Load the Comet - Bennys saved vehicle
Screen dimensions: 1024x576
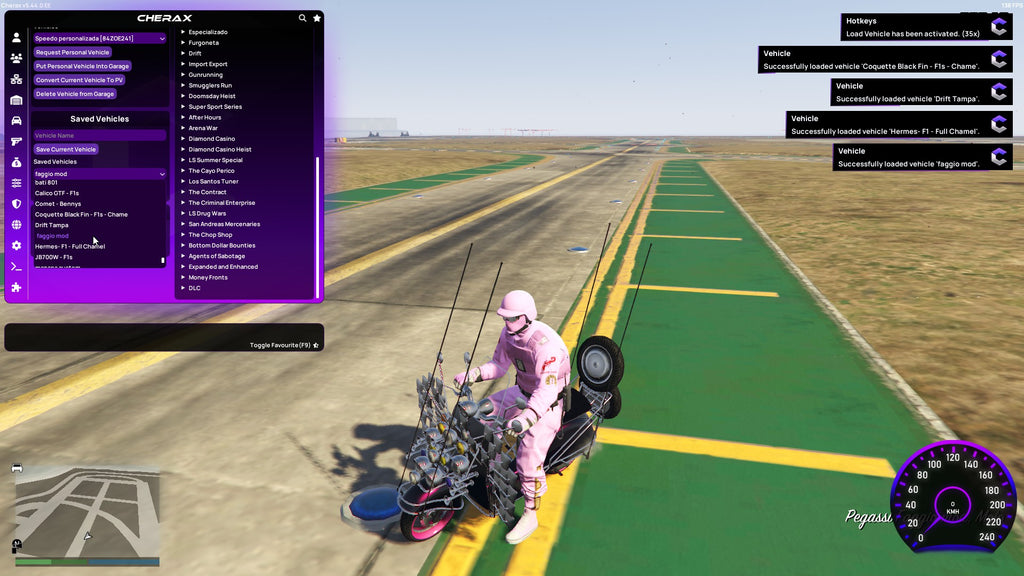pos(58,204)
